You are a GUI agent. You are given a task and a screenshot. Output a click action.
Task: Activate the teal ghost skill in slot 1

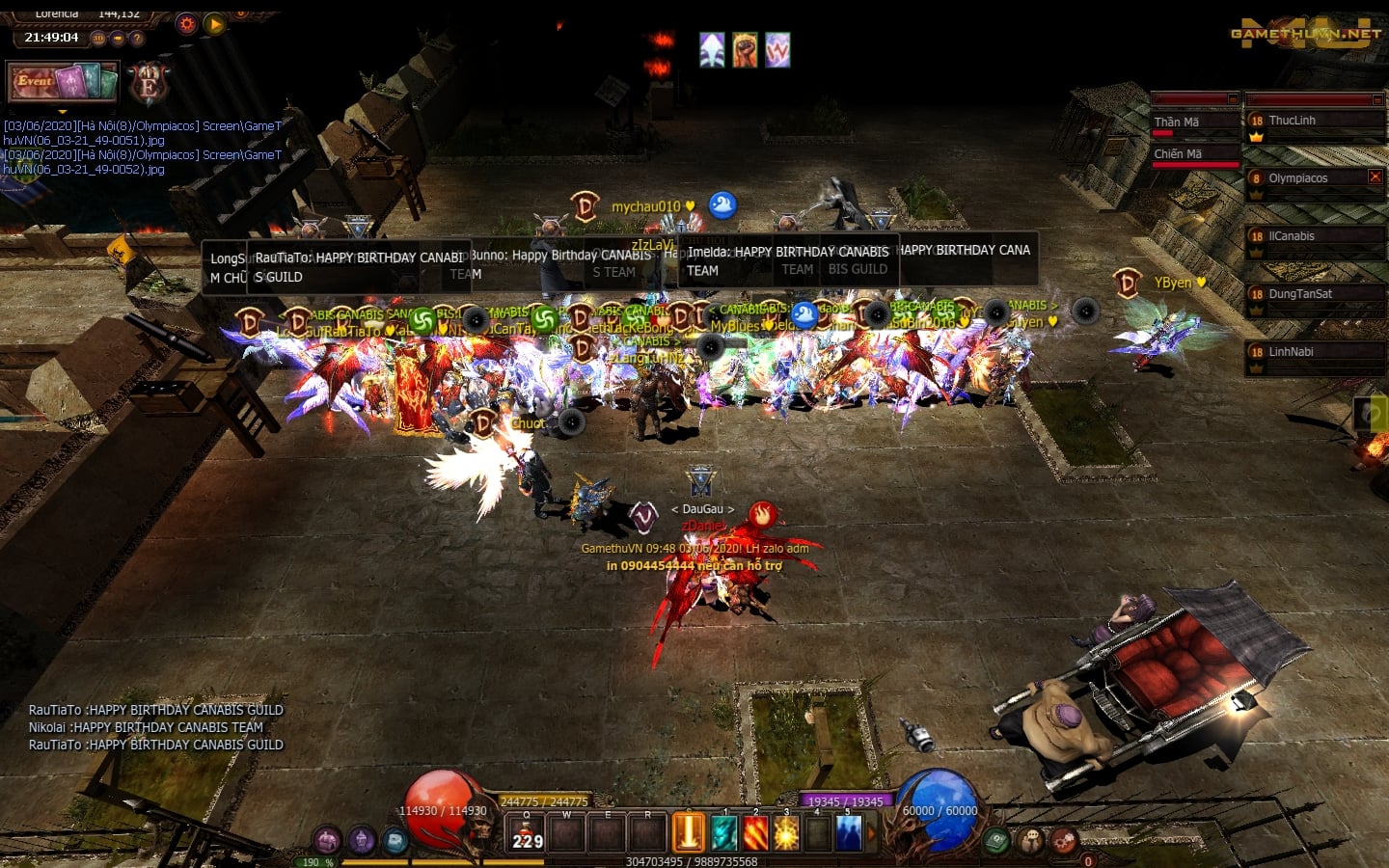723,833
